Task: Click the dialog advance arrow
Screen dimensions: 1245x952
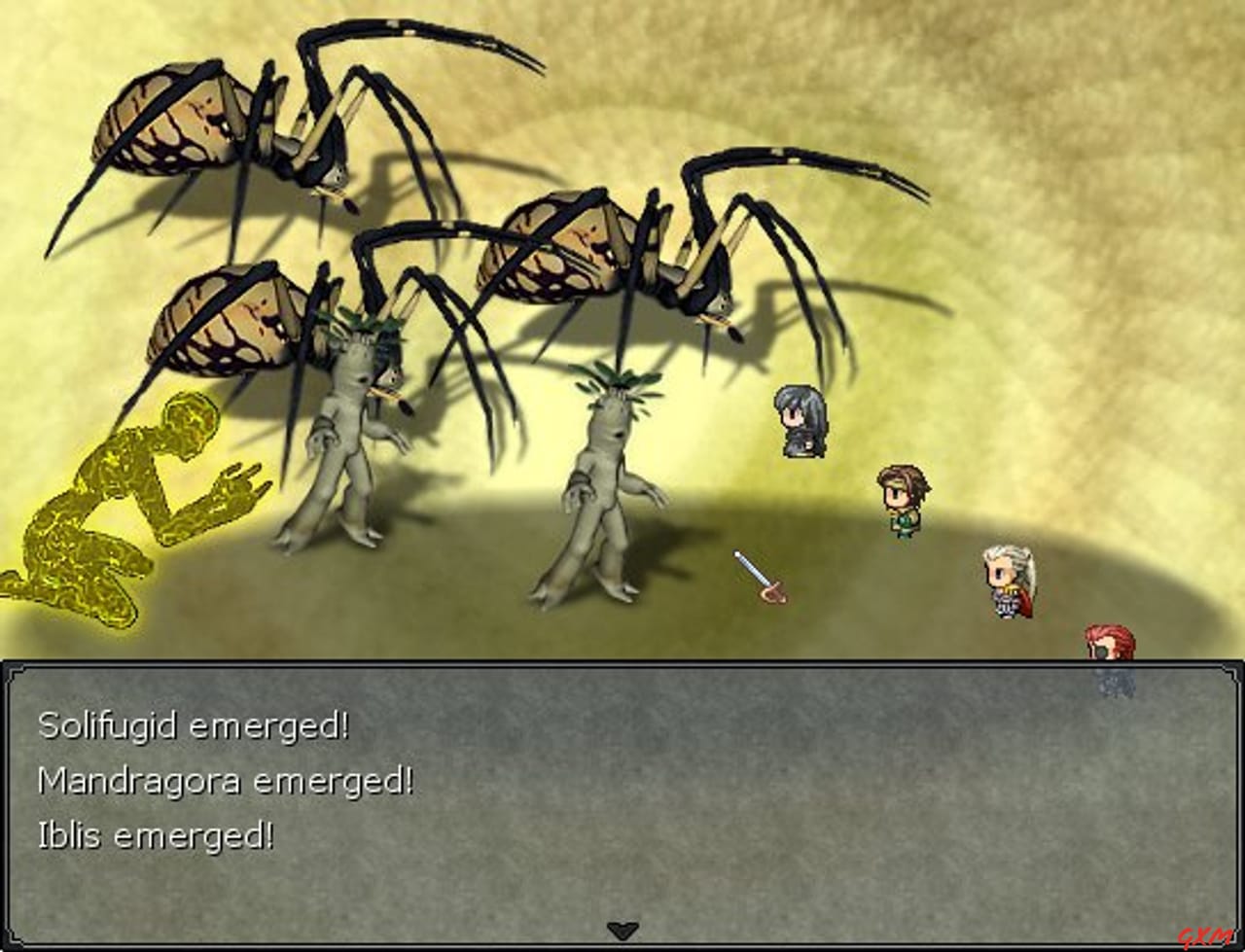Action: pyautogui.click(x=622, y=931)
